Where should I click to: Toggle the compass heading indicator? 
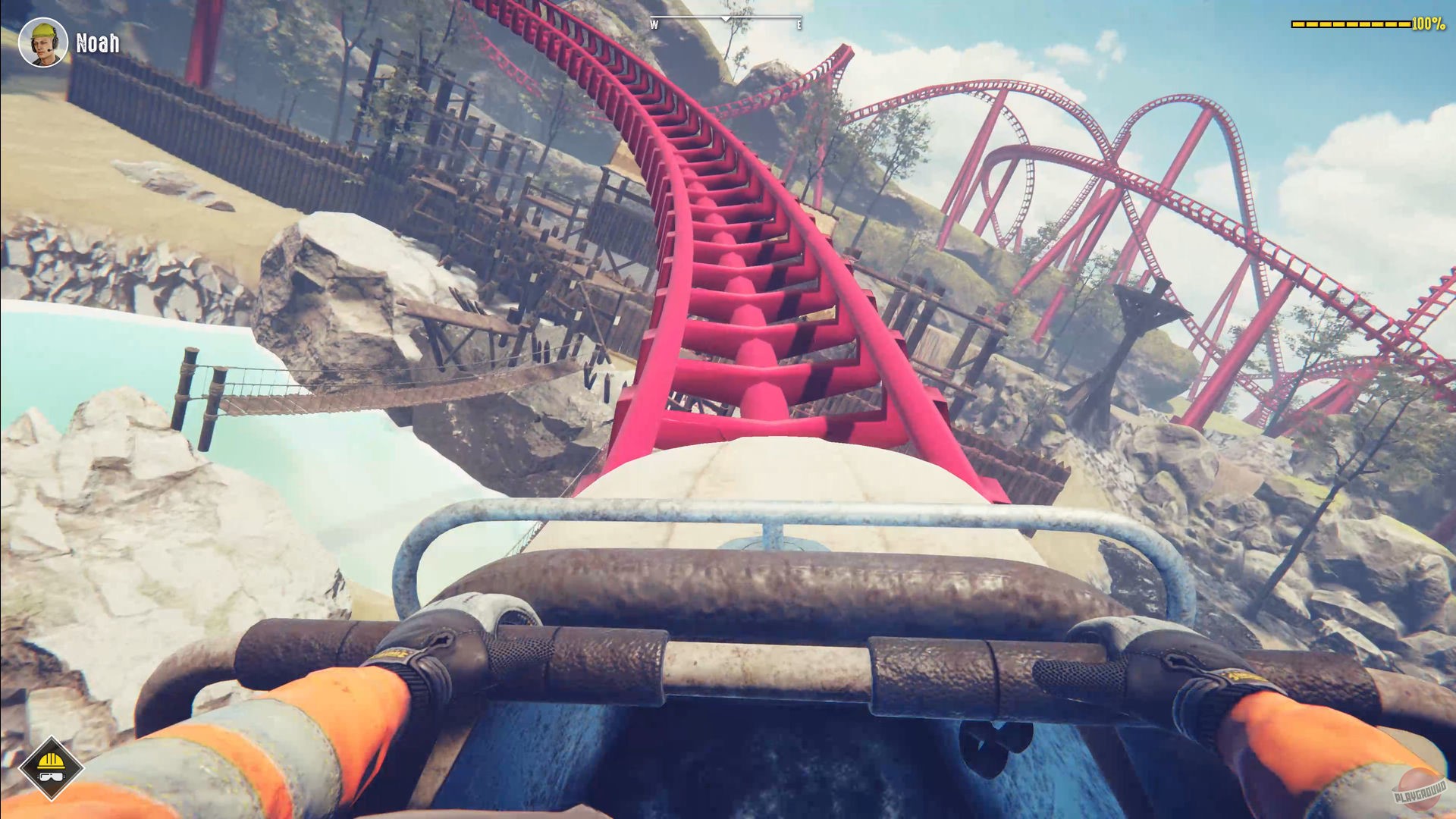click(x=725, y=20)
